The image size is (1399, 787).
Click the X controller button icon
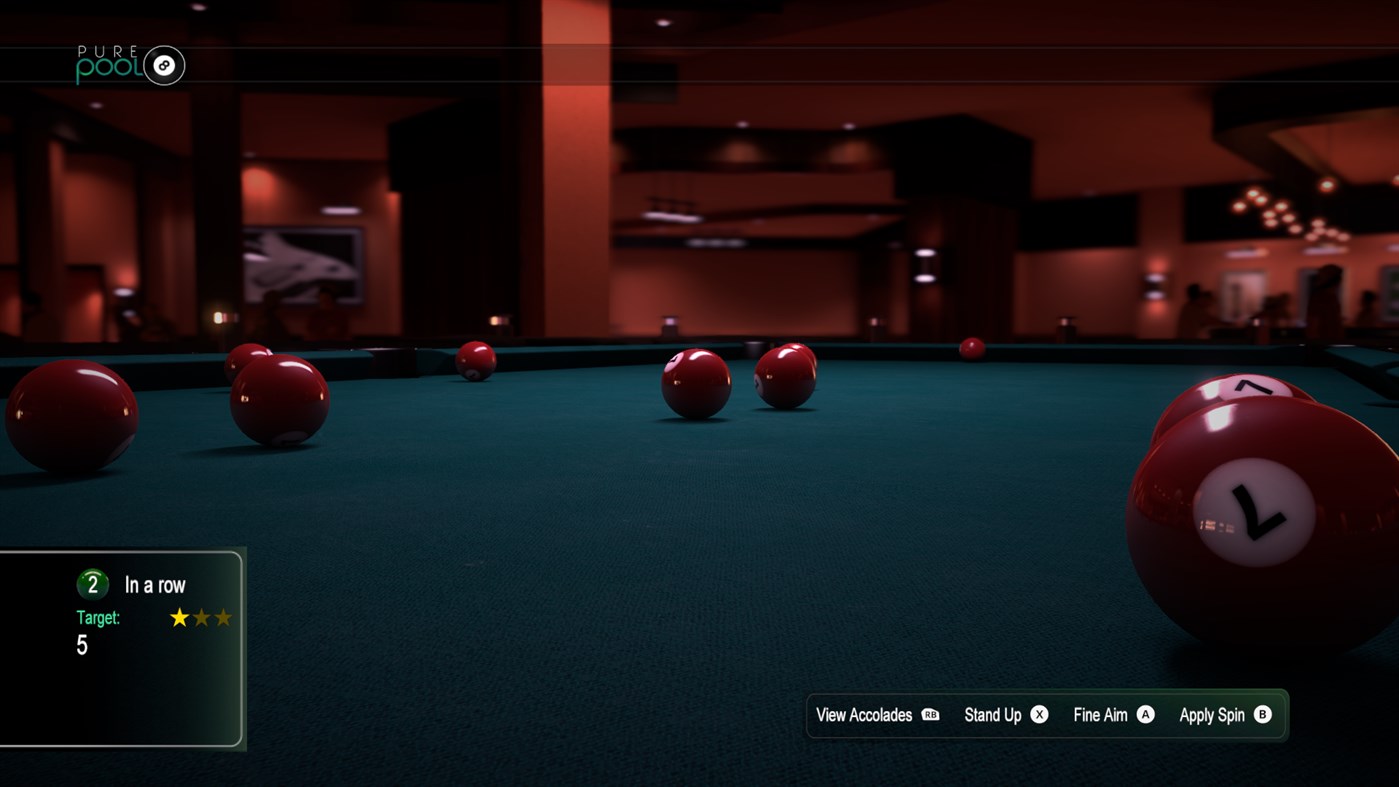[x=1038, y=715]
